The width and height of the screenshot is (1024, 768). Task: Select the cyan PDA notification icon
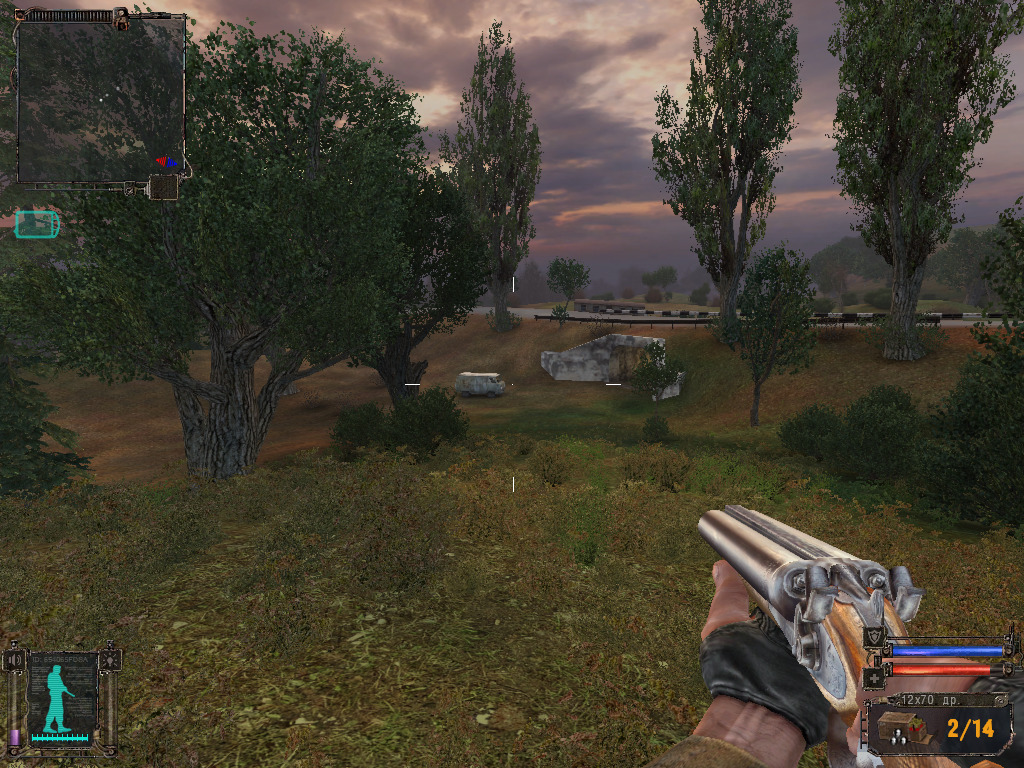coord(37,225)
